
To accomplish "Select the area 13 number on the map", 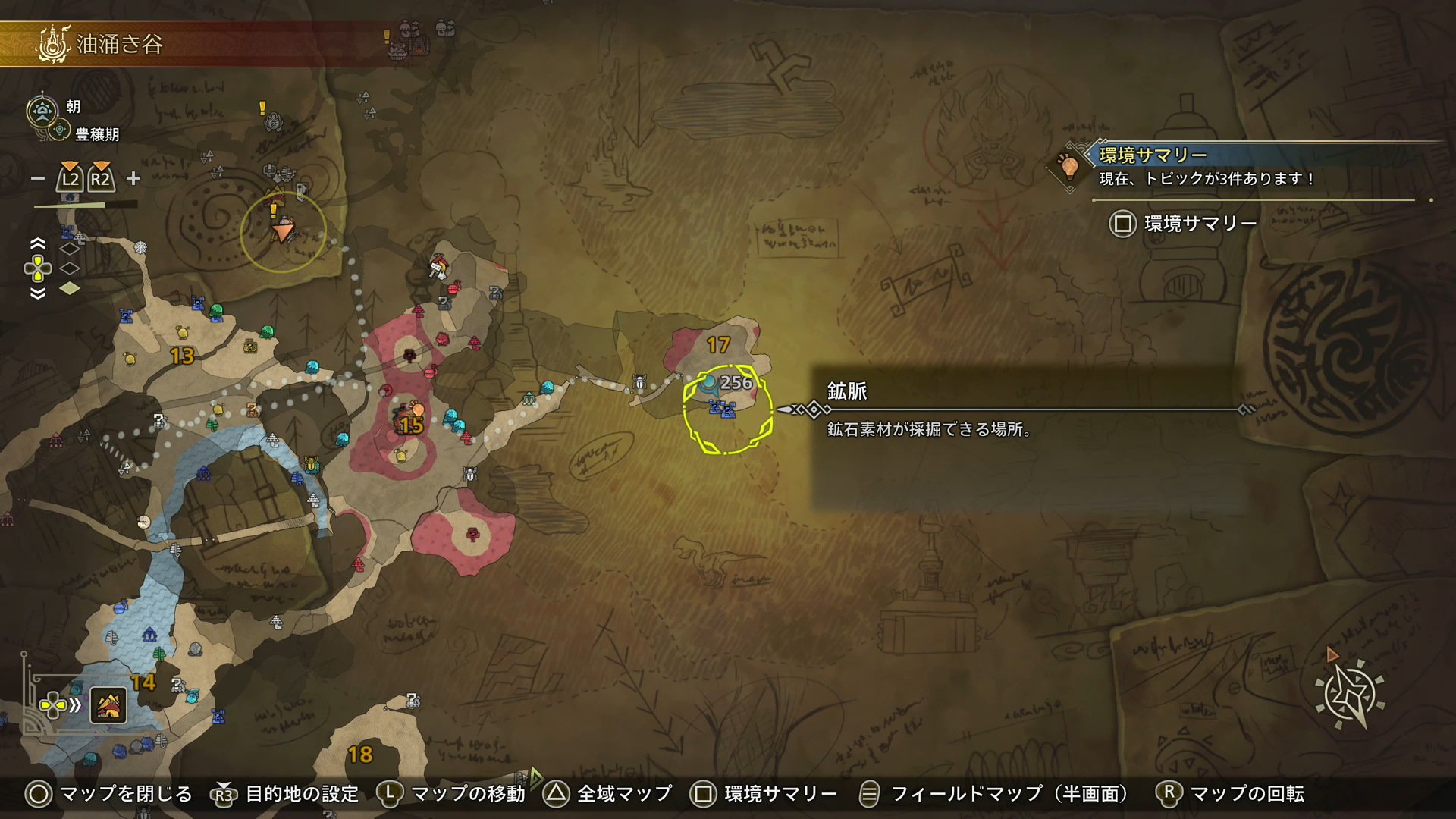I will pos(182,356).
